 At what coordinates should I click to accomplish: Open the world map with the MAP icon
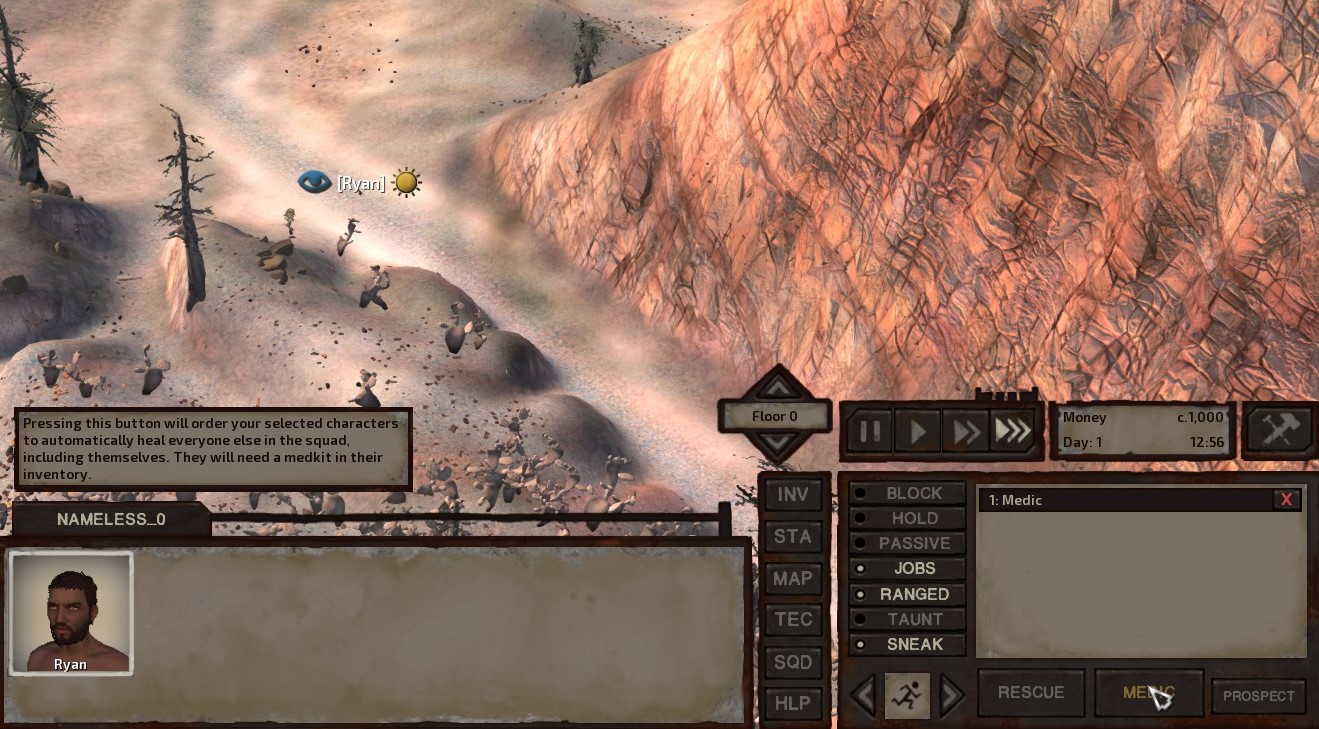click(x=792, y=578)
